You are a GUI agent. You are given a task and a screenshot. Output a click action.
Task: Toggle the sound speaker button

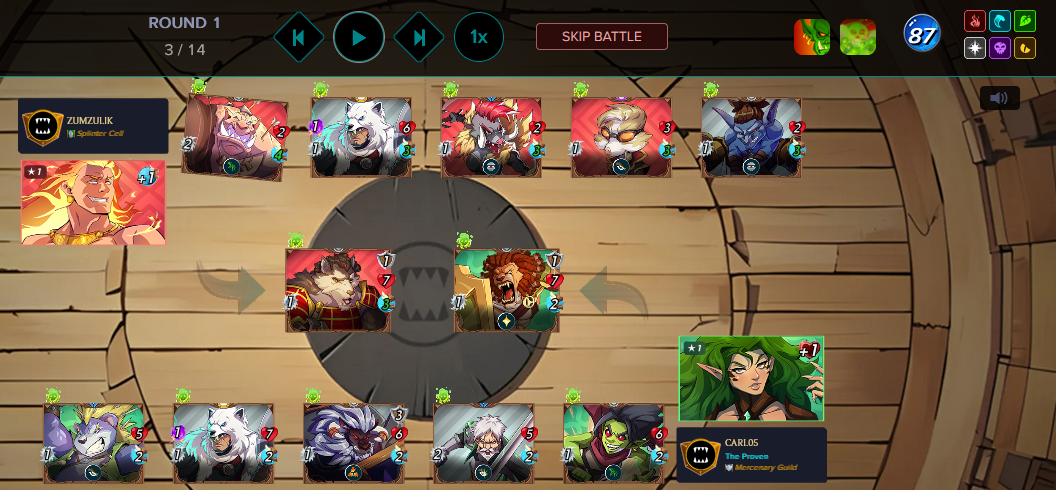click(999, 98)
